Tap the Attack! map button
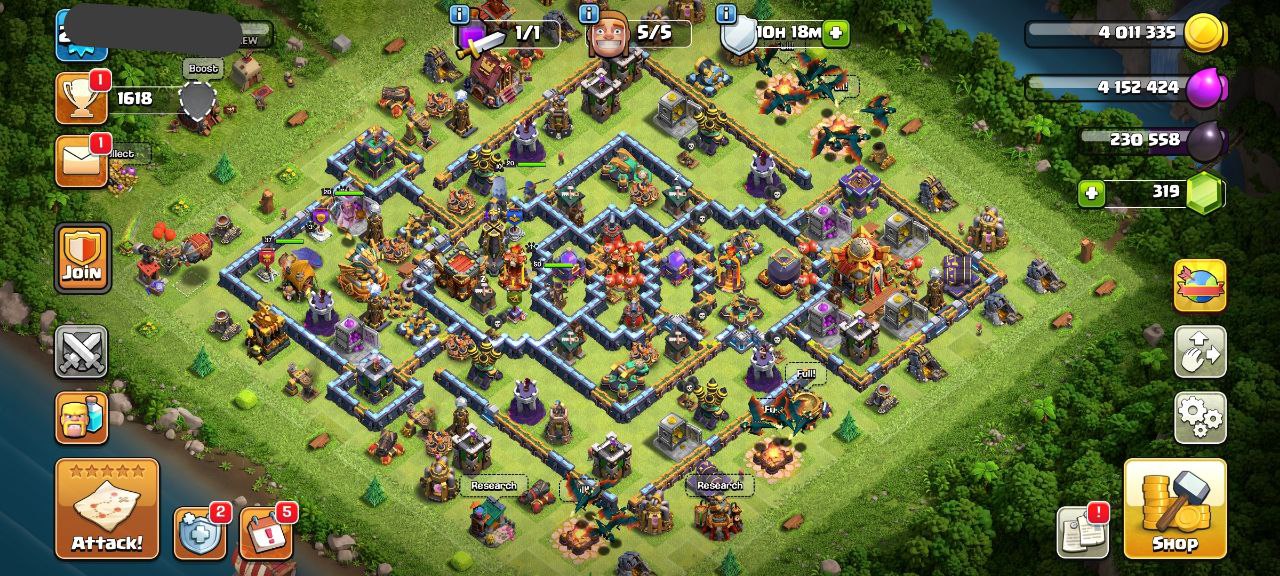Screen dimensions: 1280x576 pos(107,508)
